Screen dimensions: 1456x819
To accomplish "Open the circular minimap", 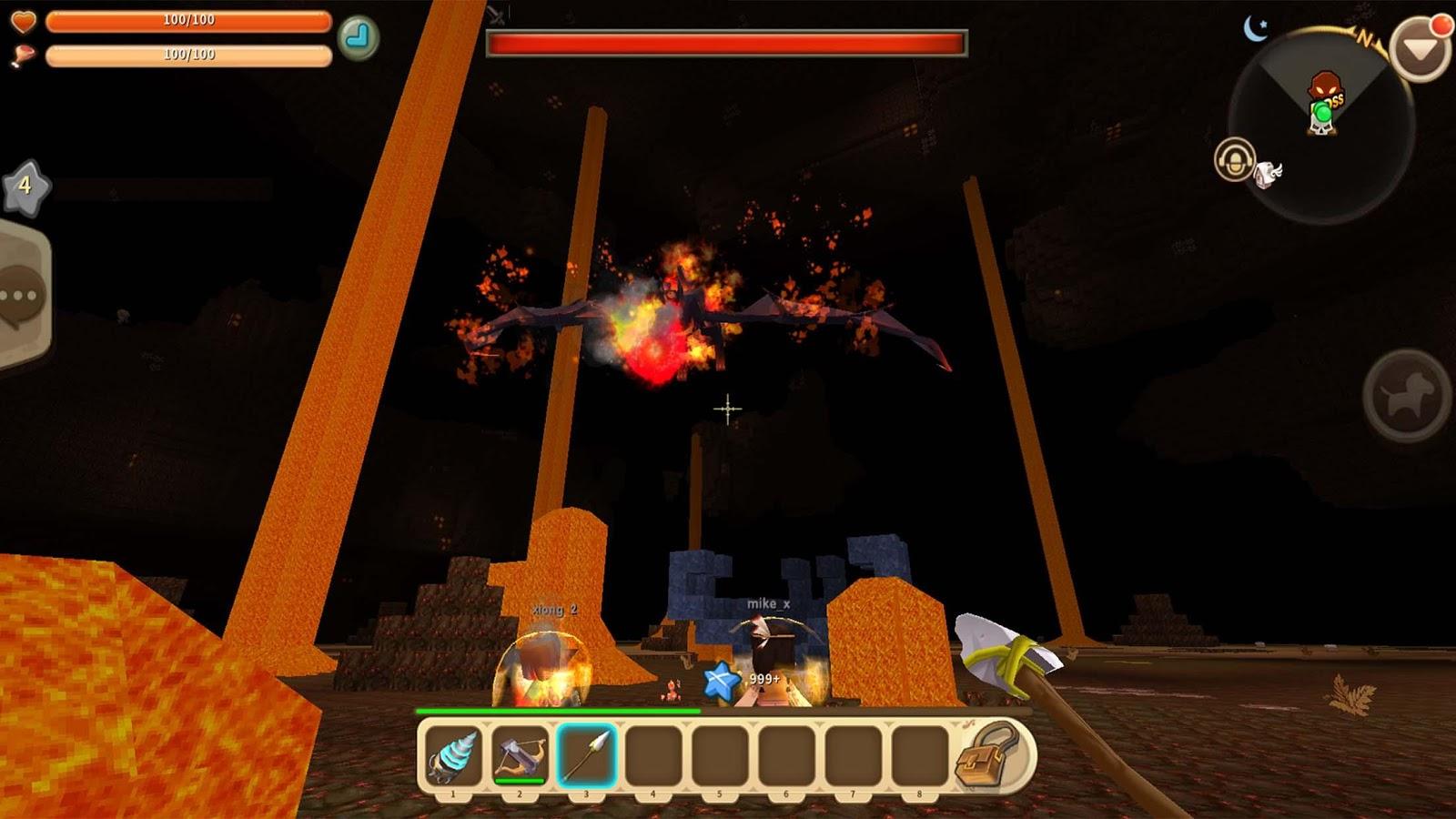I will point(1321,126).
